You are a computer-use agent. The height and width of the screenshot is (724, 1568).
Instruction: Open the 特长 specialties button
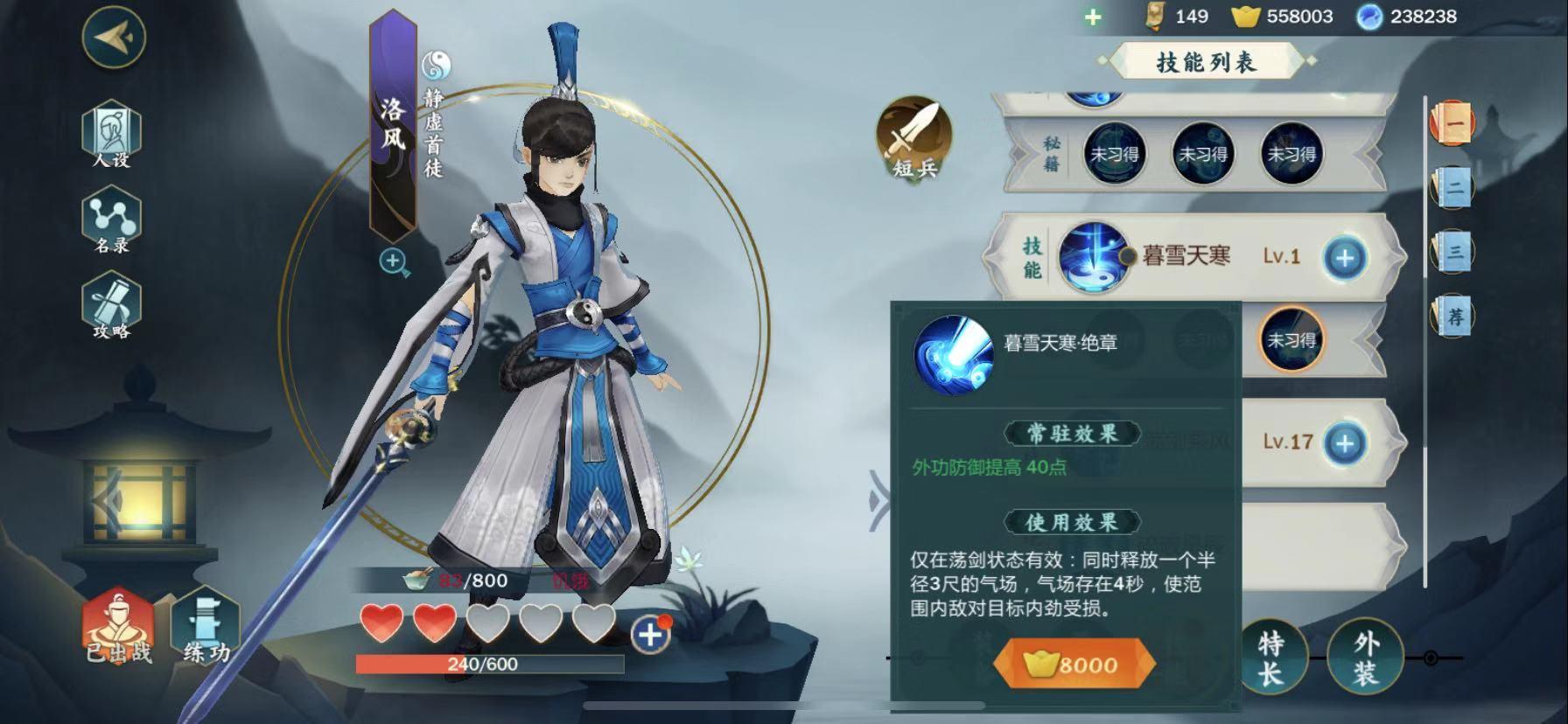[x=1271, y=658]
